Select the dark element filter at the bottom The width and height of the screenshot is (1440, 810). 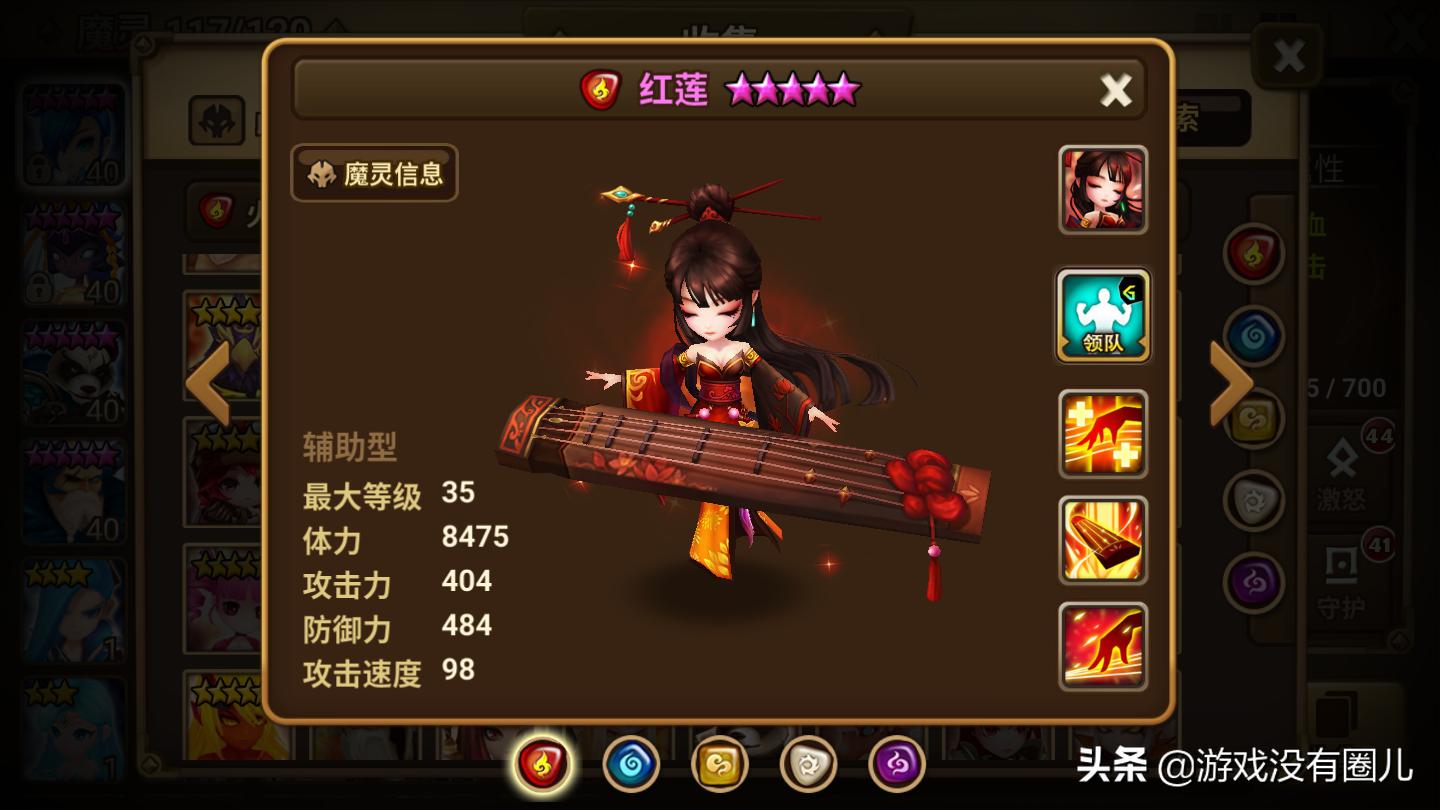point(898,765)
